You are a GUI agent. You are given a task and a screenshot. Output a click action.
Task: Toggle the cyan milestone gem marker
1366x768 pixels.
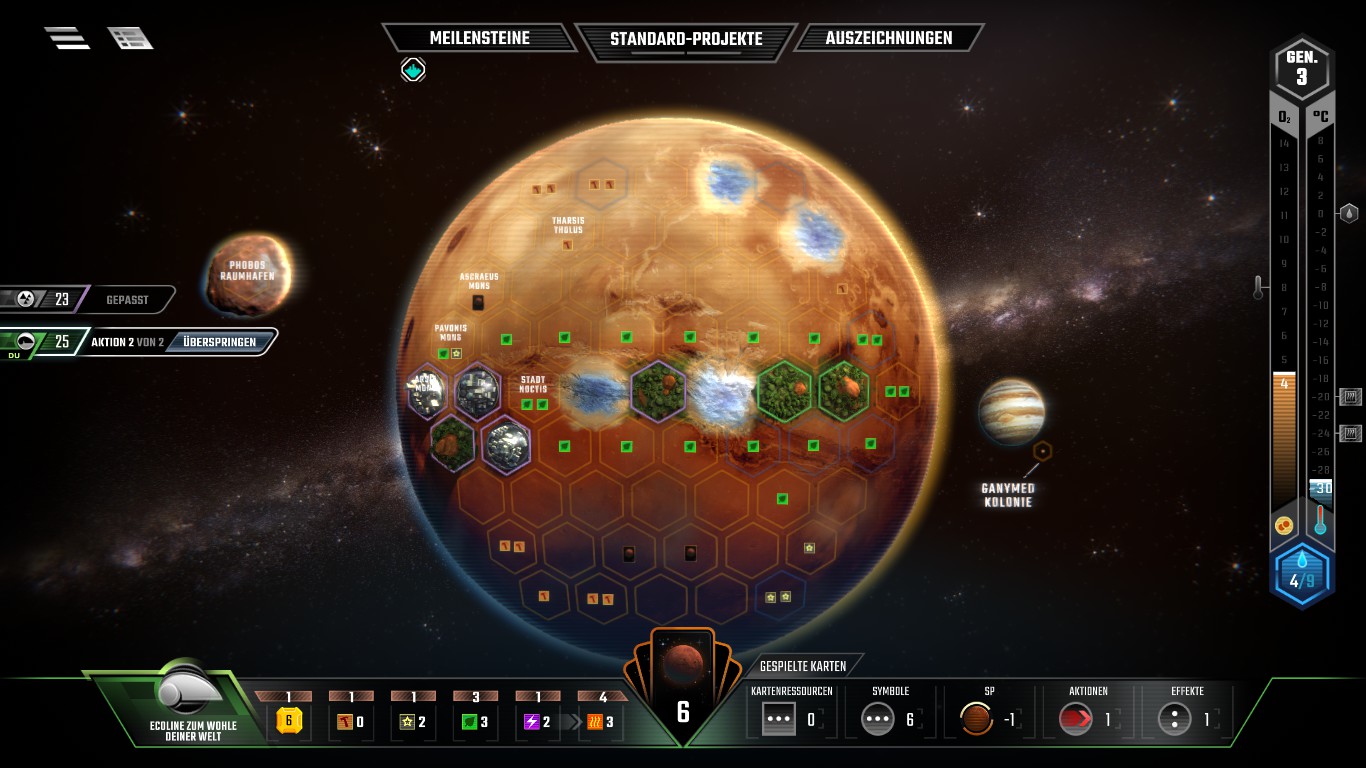point(412,70)
